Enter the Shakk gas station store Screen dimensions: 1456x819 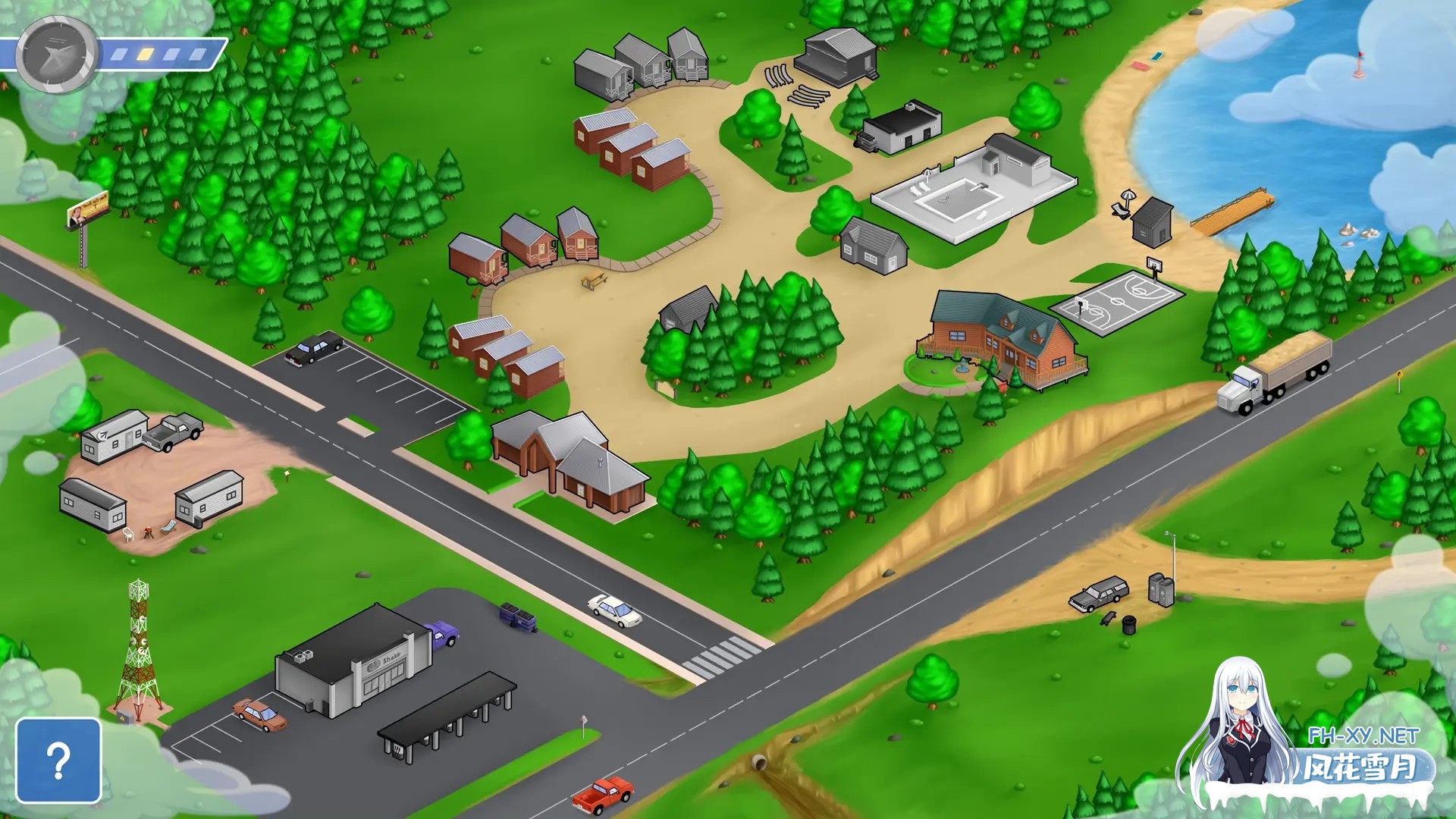tap(355, 663)
